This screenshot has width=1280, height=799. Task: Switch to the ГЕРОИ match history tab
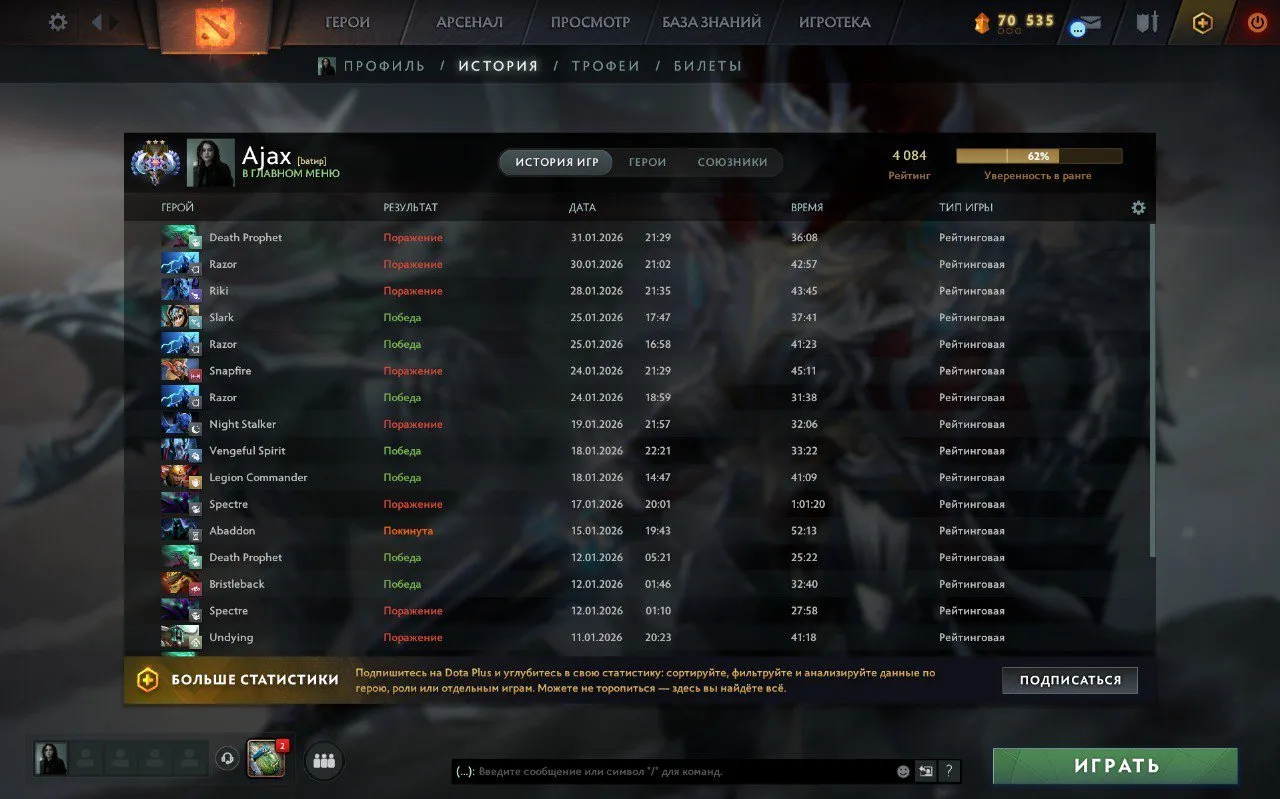point(646,162)
